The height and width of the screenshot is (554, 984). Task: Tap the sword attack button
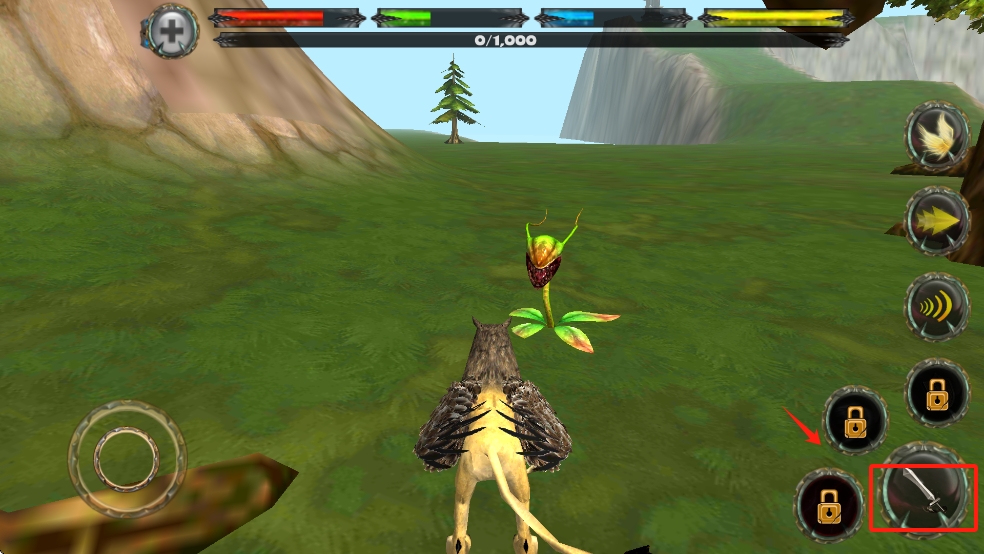pos(922,496)
